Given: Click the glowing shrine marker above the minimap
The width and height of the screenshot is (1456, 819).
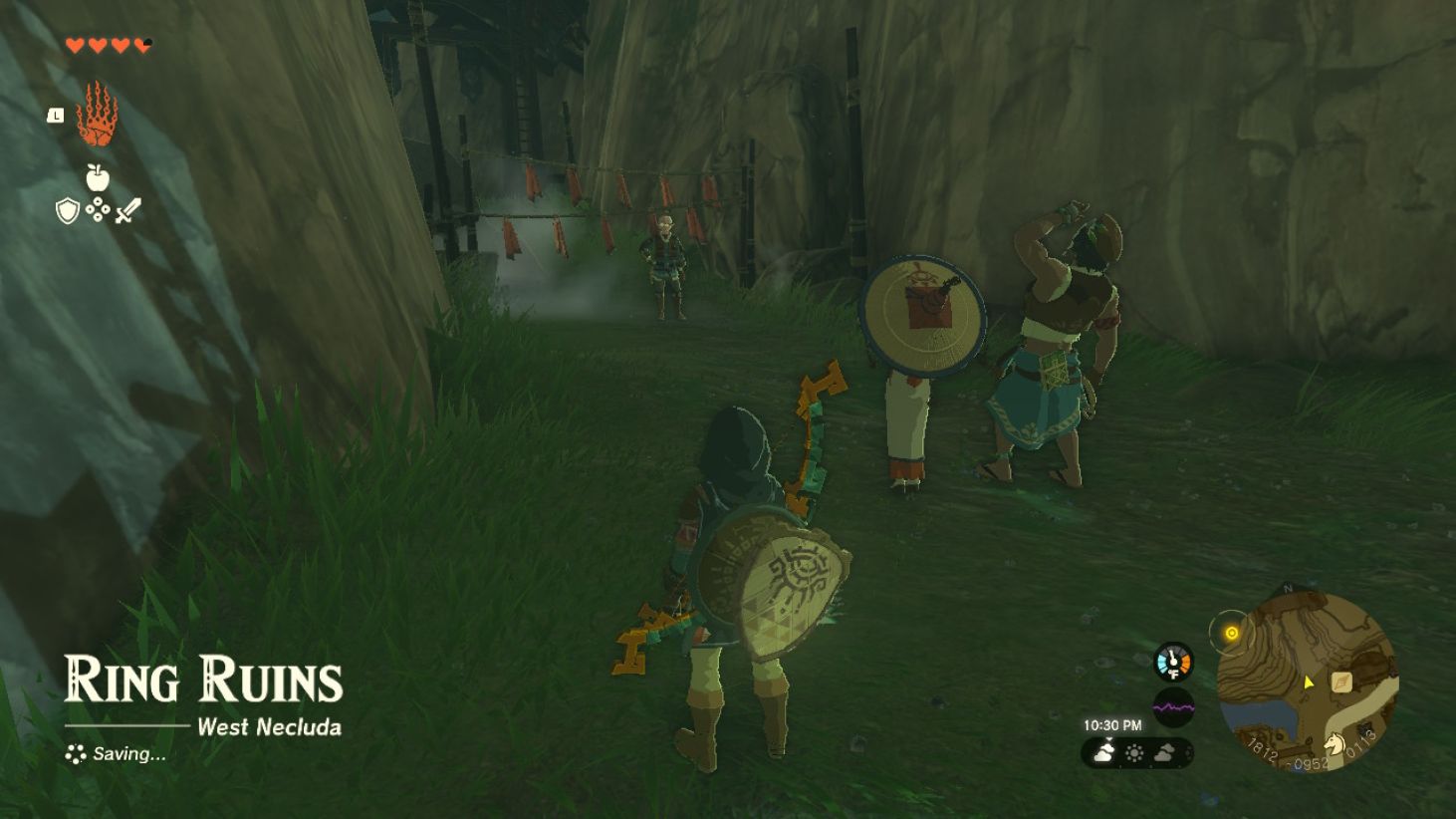Looking at the screenshot, I should (x=1232, y=632).
